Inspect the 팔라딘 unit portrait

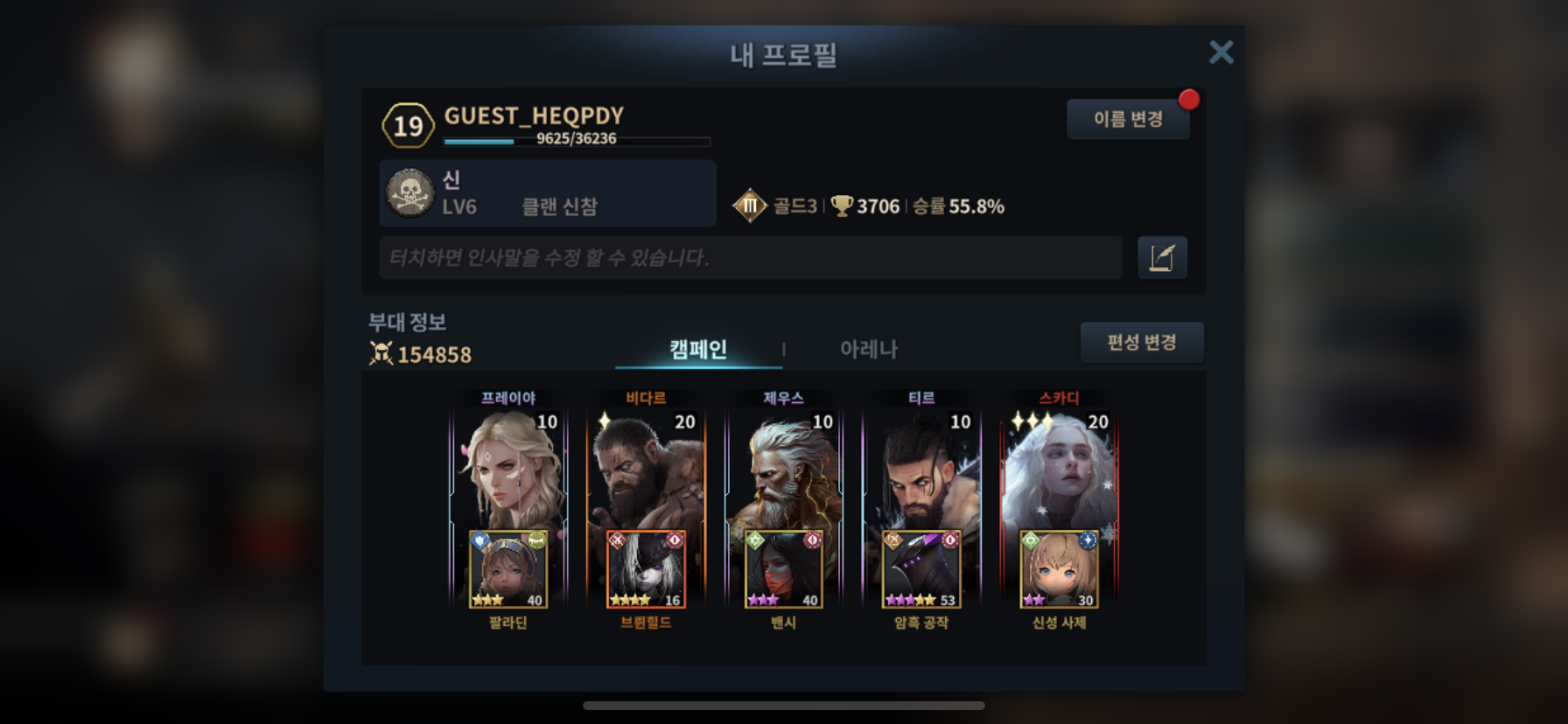click(508, 570)
